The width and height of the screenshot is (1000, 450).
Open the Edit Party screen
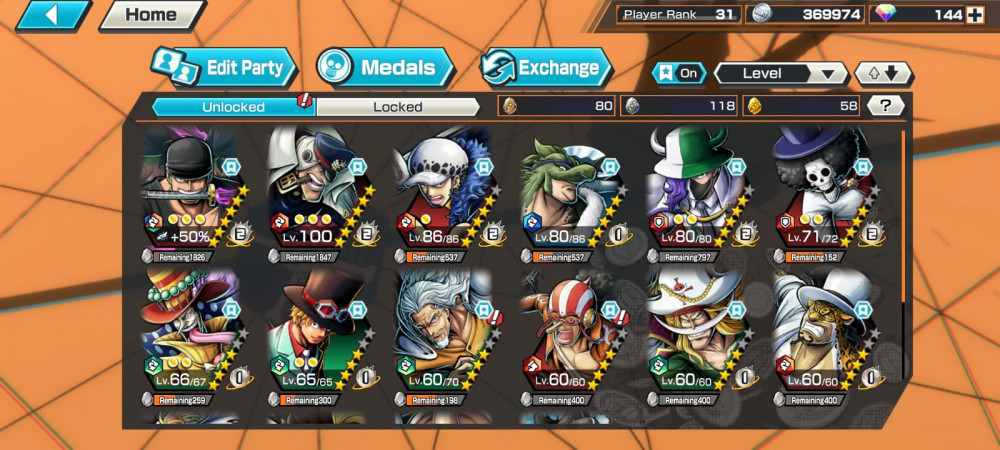(x=226, y=68)
